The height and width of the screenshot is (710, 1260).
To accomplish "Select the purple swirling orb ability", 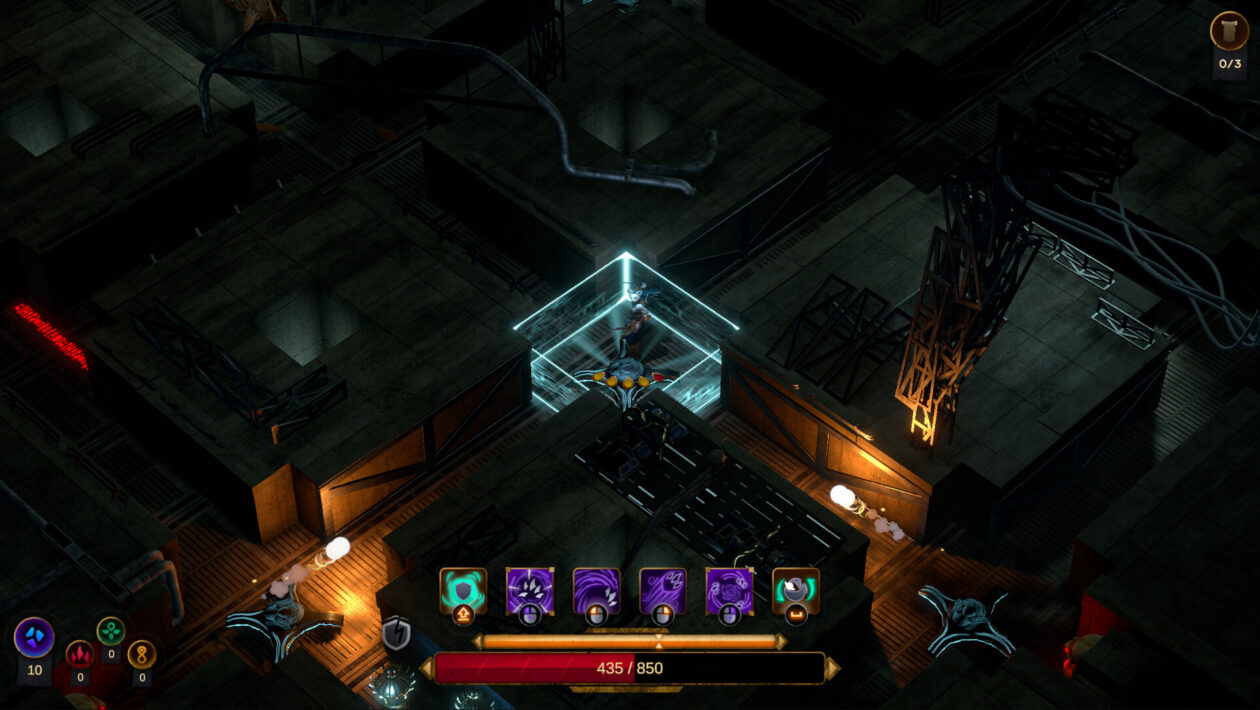I will coord(729,591).
